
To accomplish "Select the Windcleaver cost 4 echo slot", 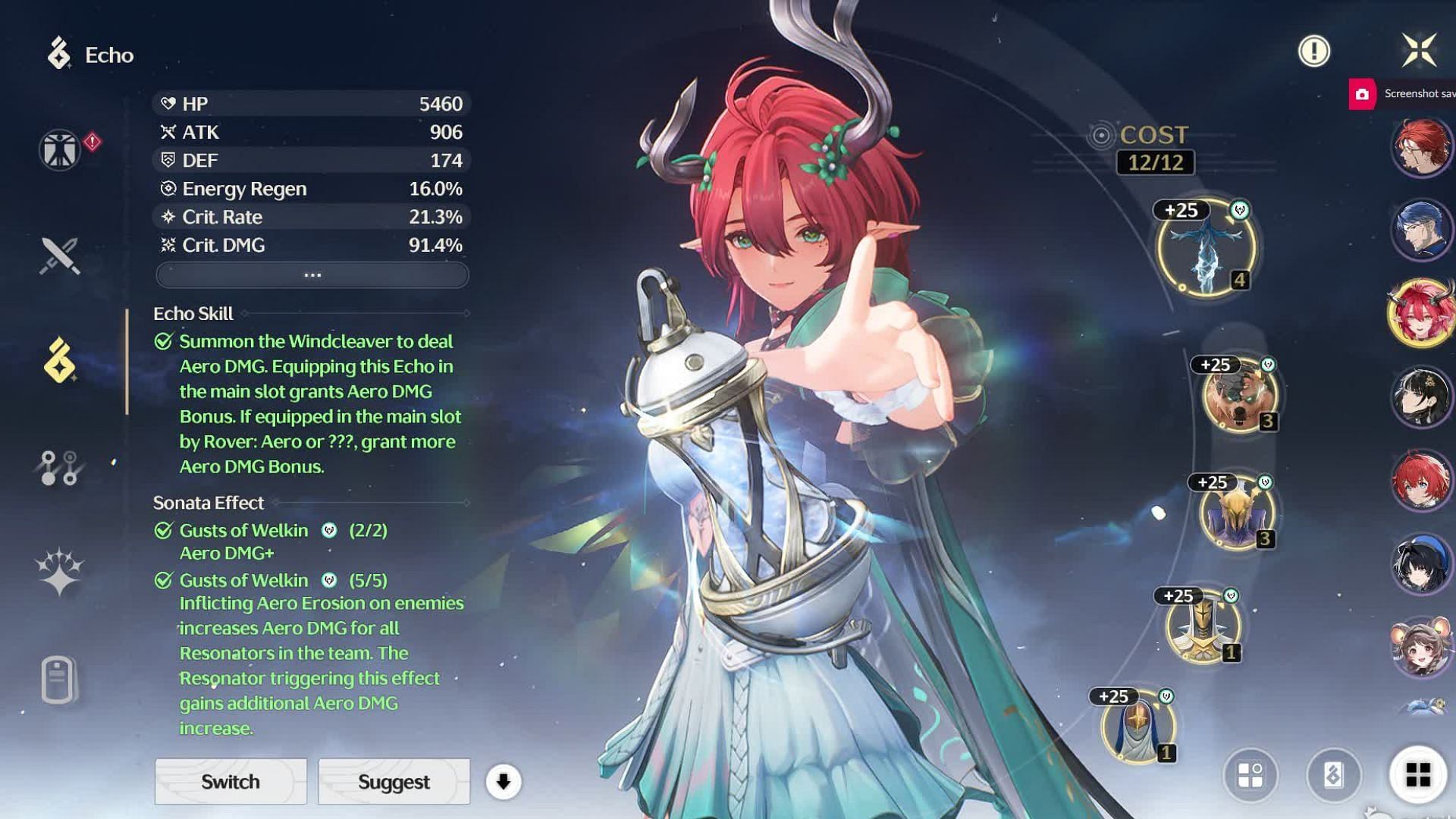I will (1206, 248).
